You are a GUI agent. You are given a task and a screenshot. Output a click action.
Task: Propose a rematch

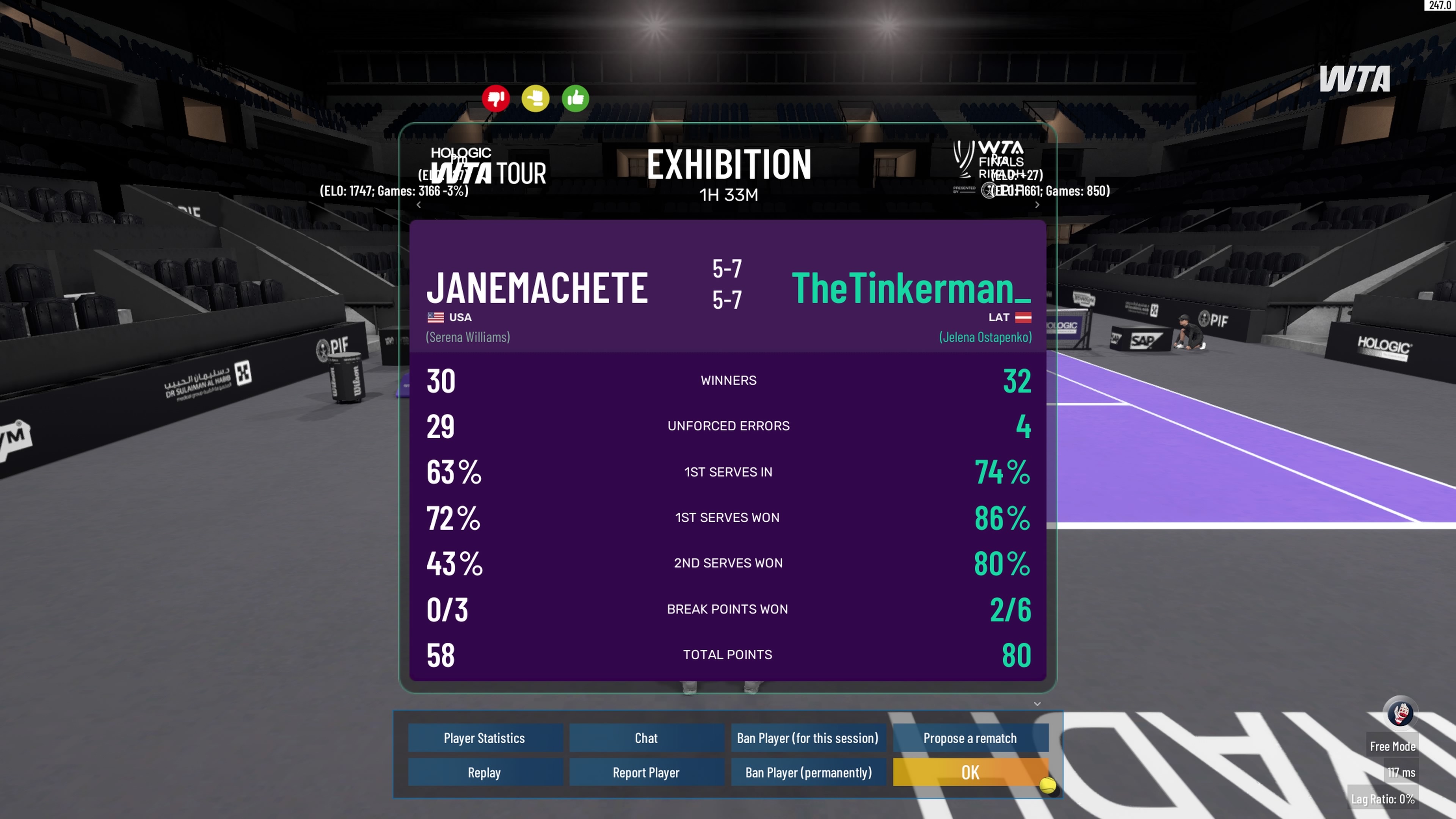pos(970,738)
